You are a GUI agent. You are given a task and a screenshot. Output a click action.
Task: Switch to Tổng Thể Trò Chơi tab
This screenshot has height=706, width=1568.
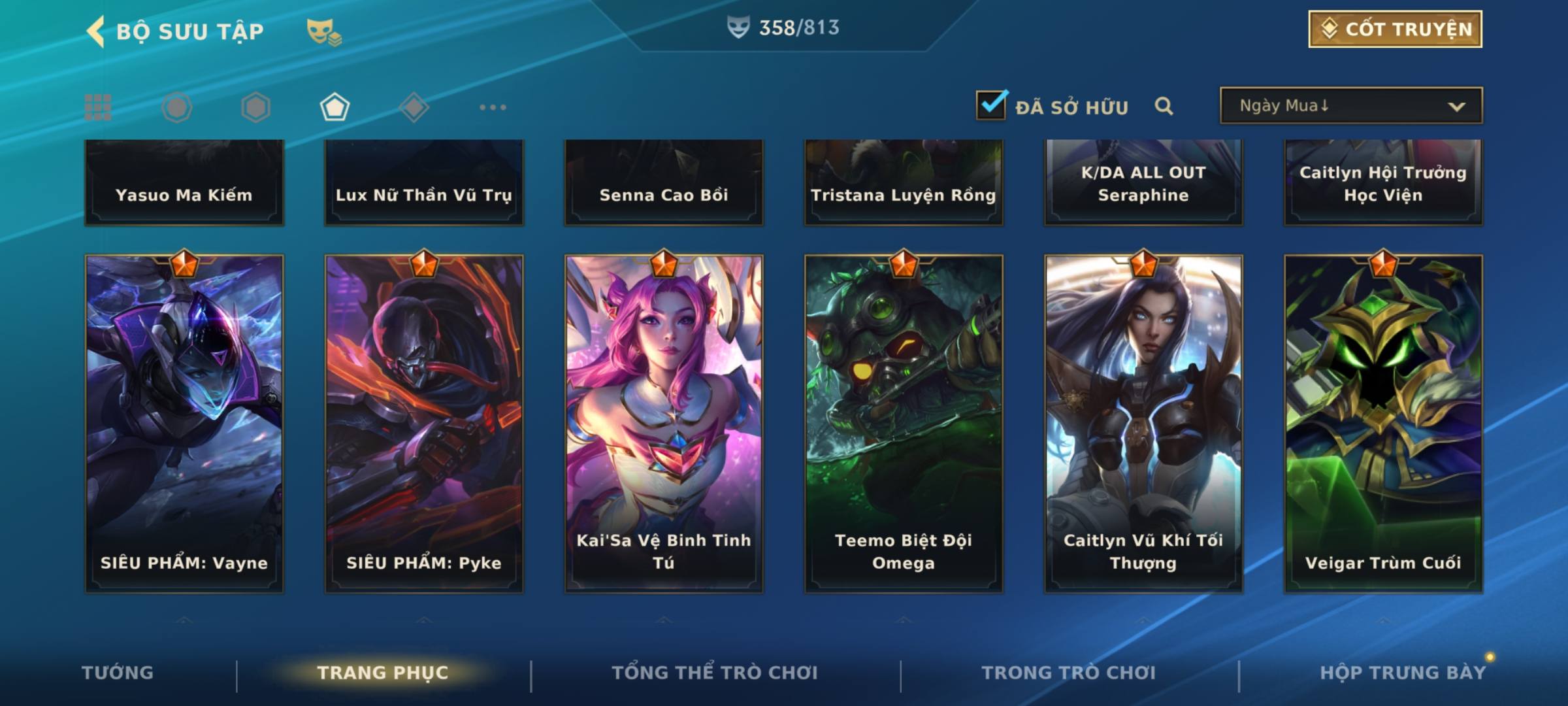tap(715, 673)
